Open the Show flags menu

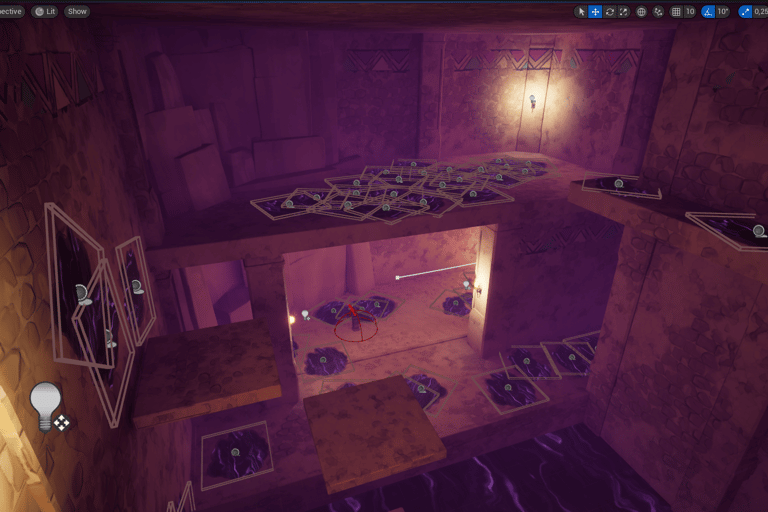(x=77, y=11)
